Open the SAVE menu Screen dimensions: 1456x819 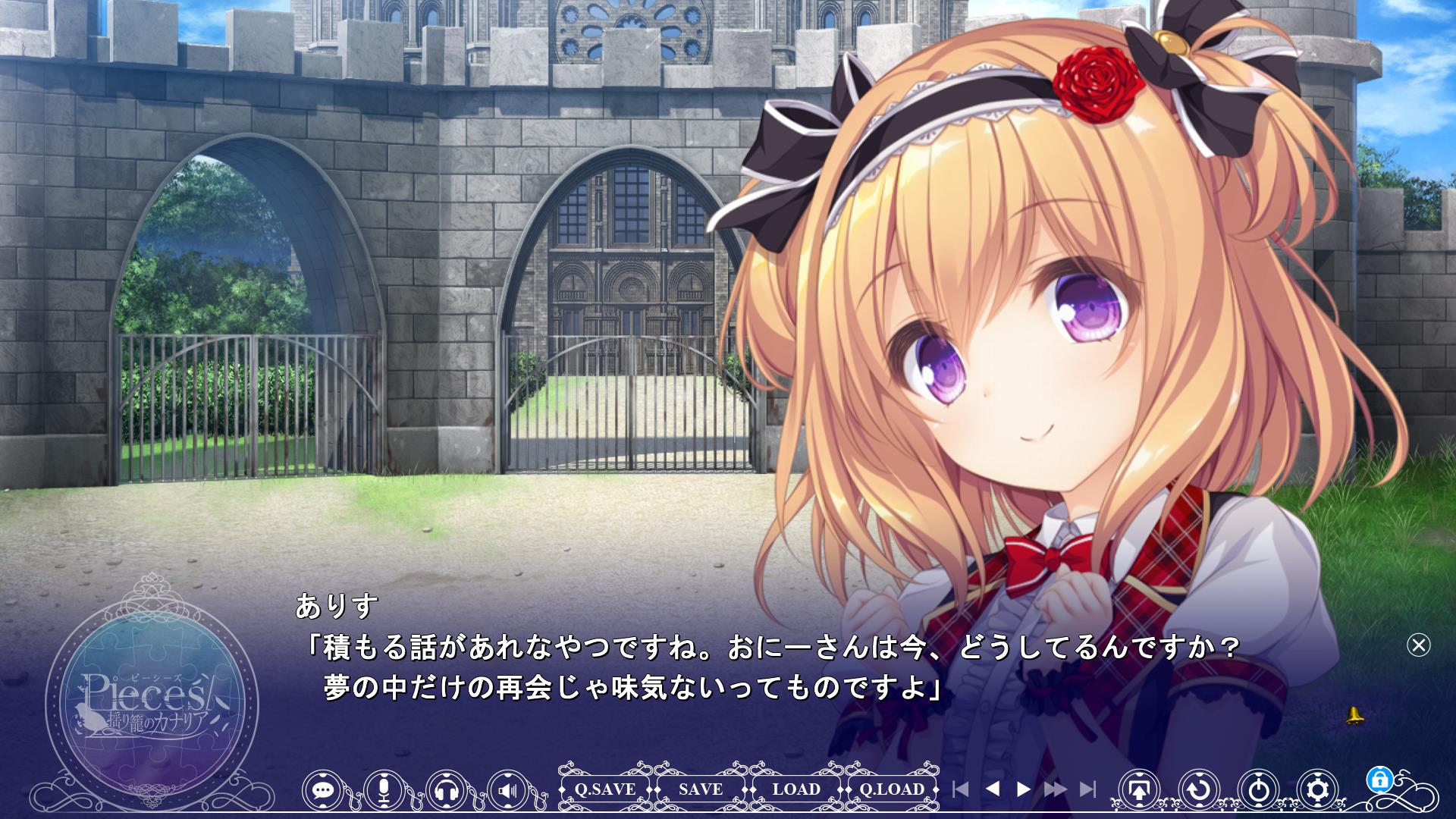click(x=701, y=789)
